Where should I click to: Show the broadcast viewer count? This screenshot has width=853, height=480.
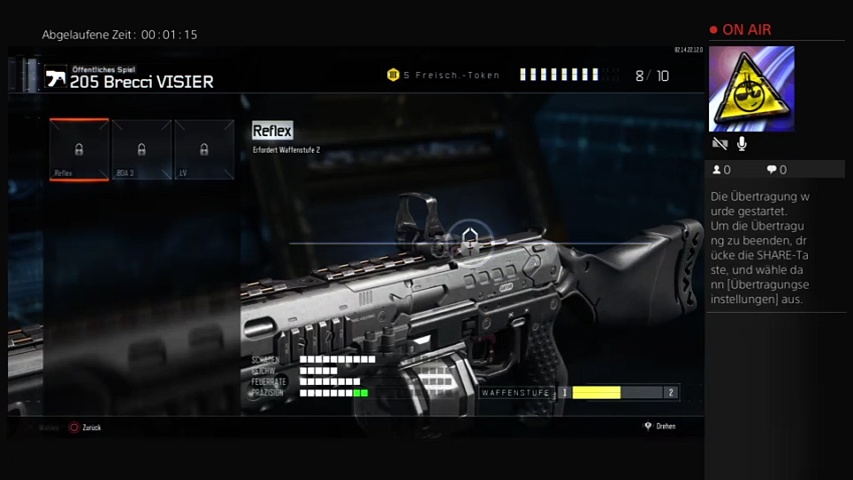click(x=721, y=170)
